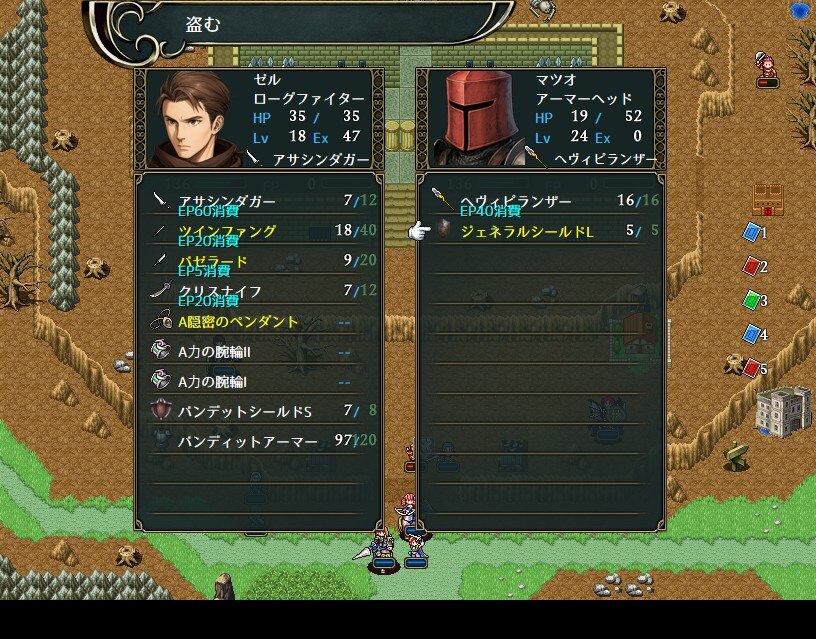Viewport: 816px width, 639px height.
Task: Click the red gem icon numbered 5
Action: [751, 369]
